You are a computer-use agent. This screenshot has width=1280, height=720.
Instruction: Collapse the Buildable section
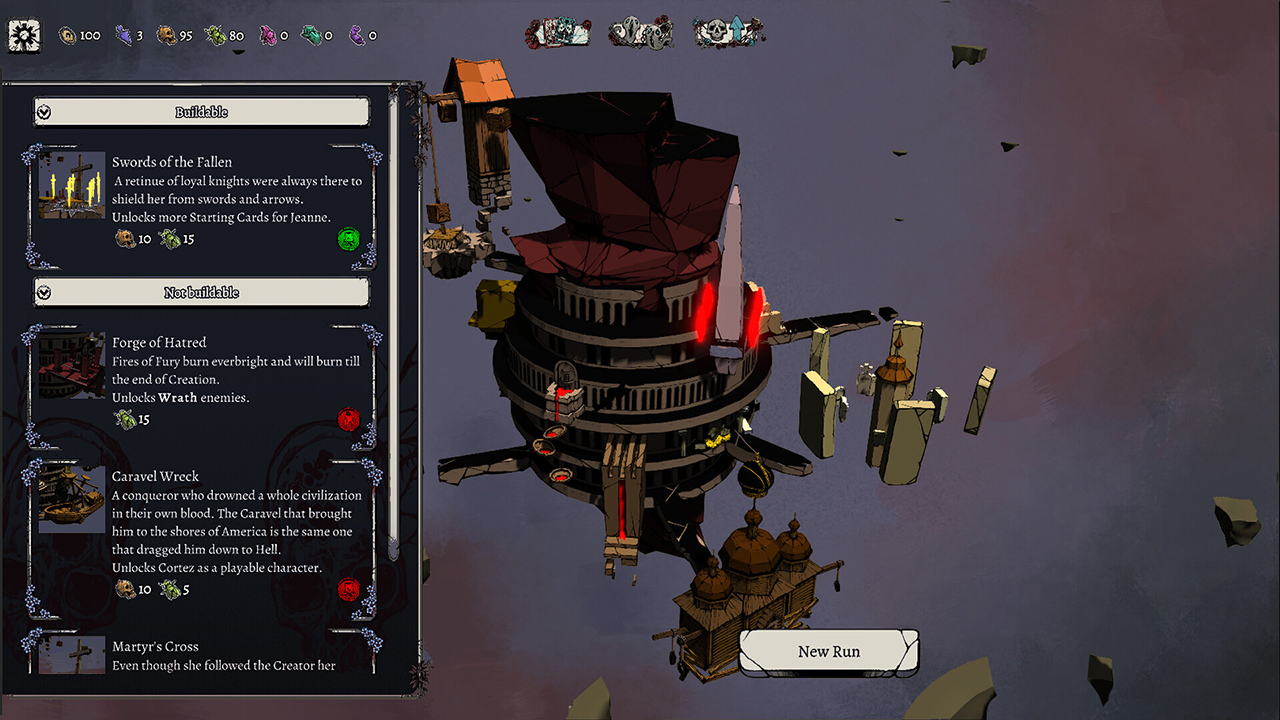43,112
